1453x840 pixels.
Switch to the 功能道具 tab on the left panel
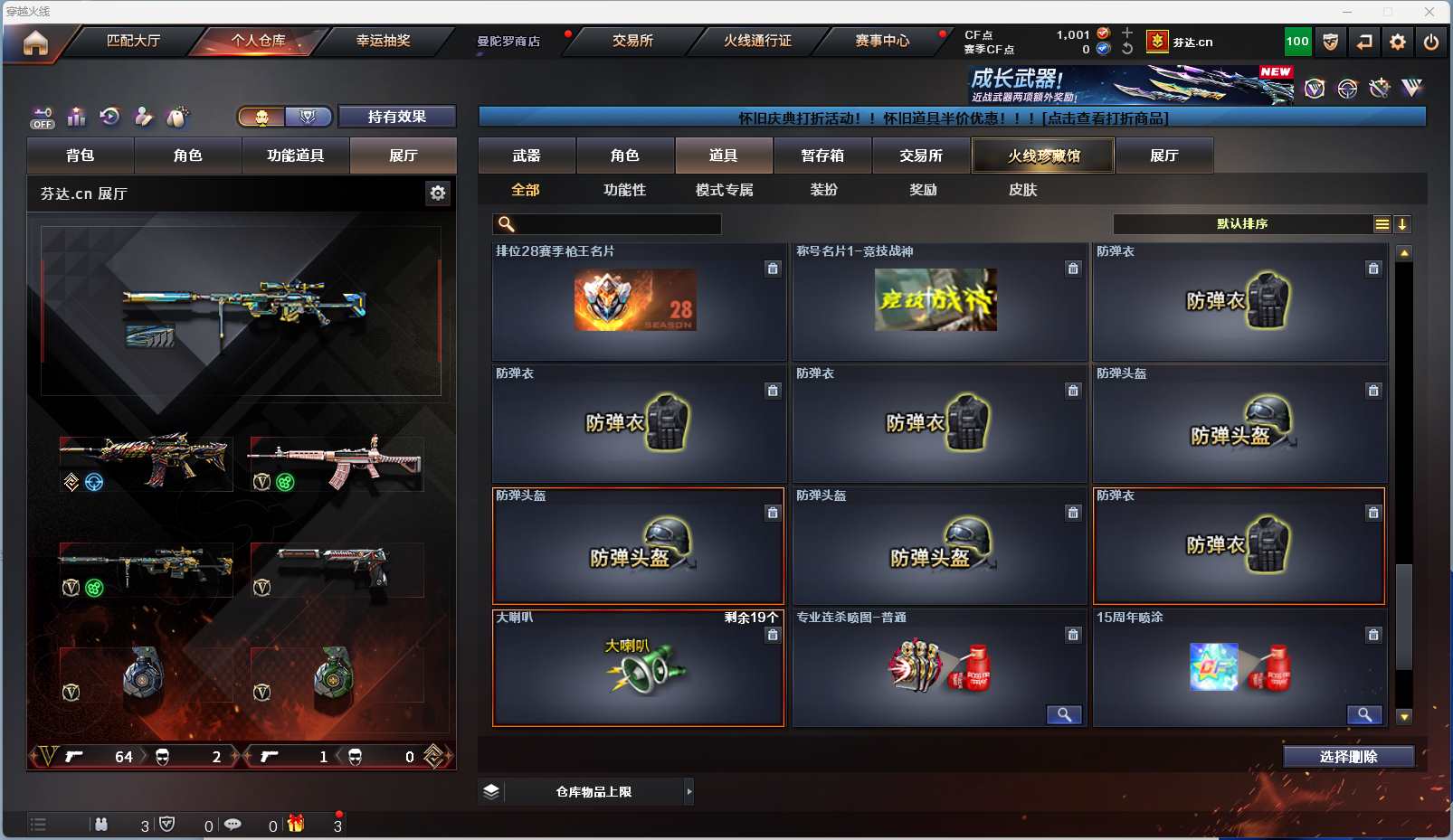(295, 156)
